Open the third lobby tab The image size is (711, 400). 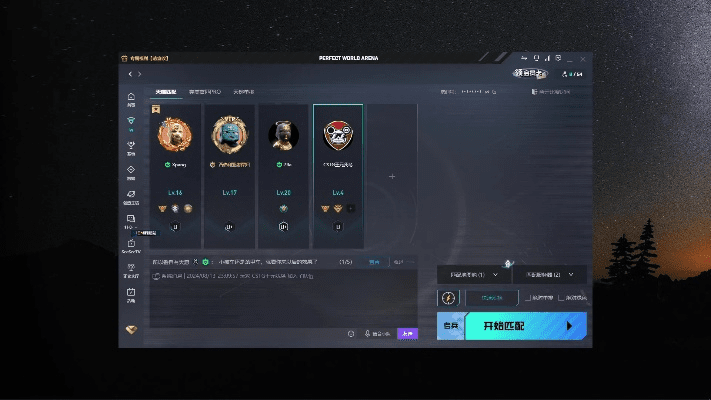244,92
